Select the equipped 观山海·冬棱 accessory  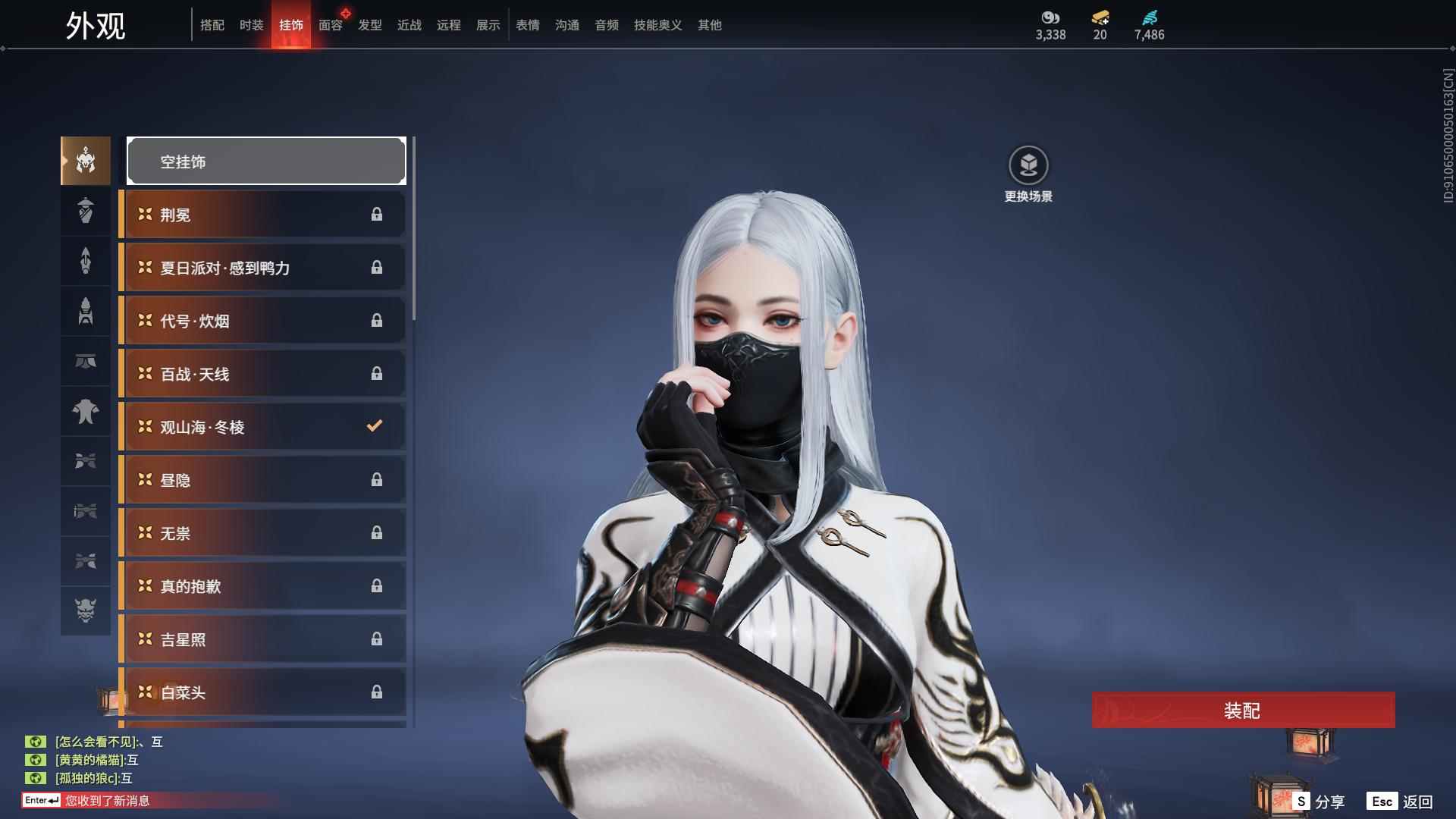pos(262,427)
